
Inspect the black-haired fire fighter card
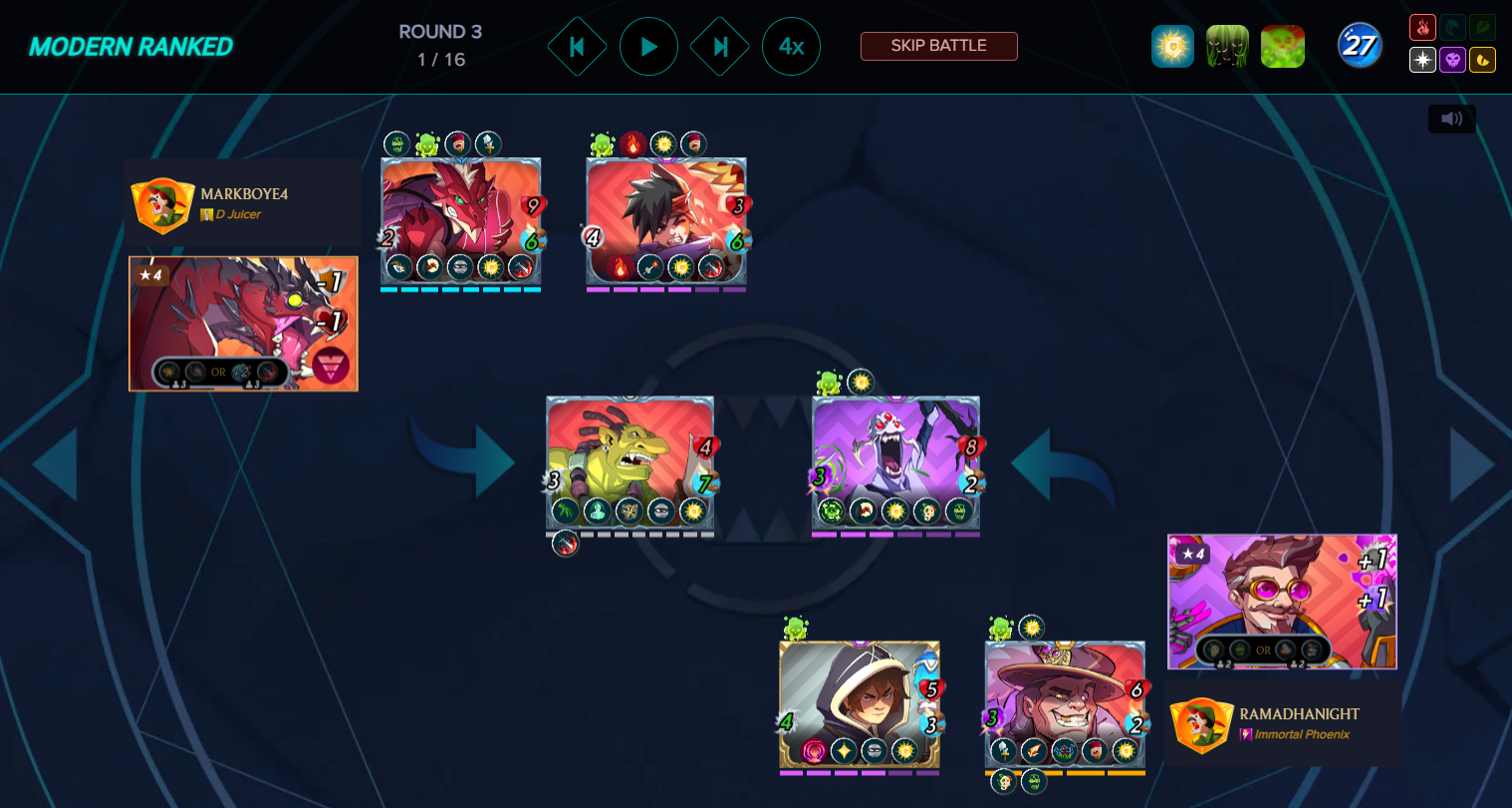[x=665, y=220]
